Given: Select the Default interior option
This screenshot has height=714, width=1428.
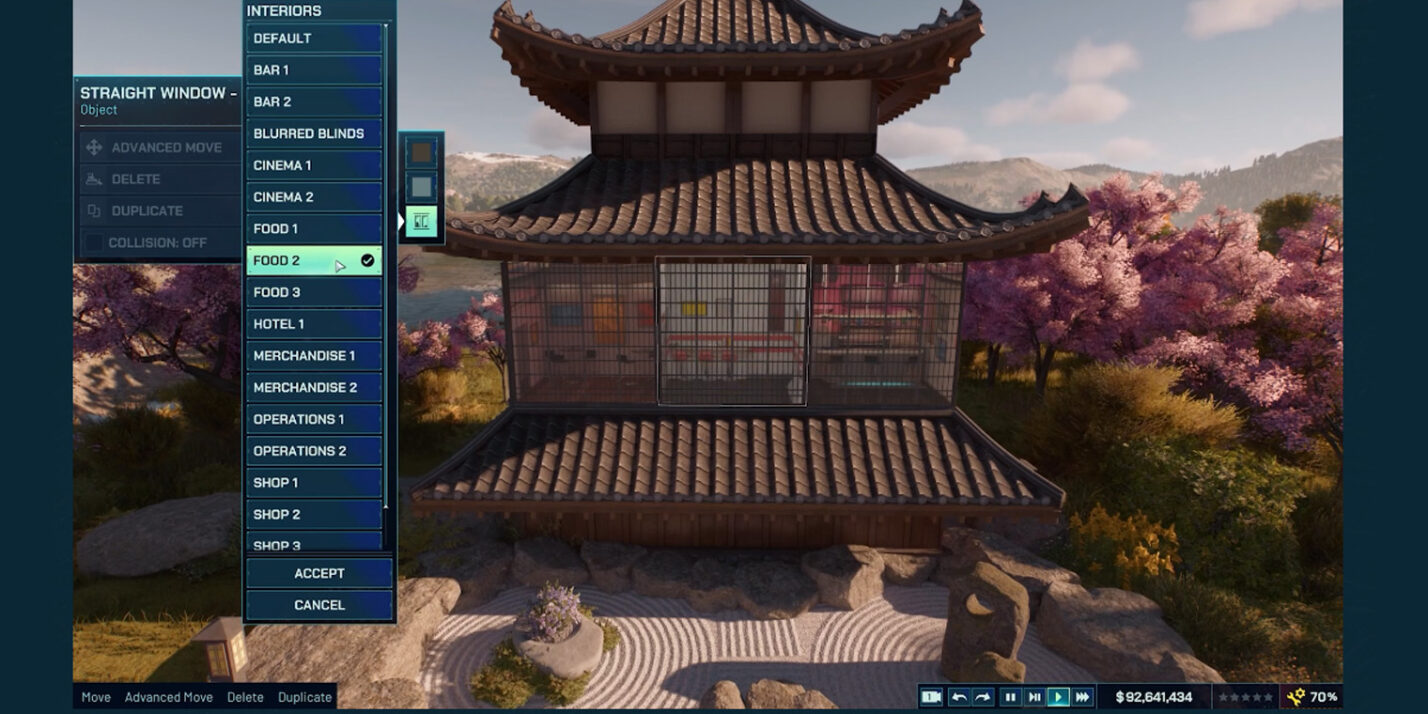Looking at the screenshot, I should (x=314, y=38).
